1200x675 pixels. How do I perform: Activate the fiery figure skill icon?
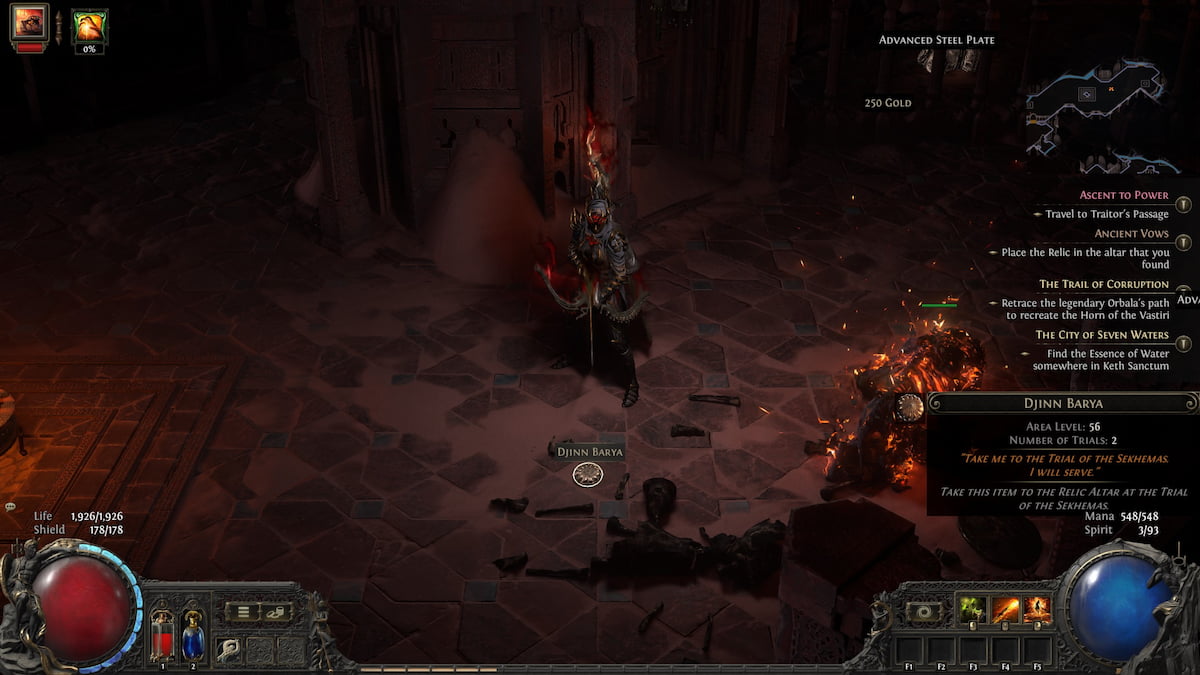point(1036,609)
